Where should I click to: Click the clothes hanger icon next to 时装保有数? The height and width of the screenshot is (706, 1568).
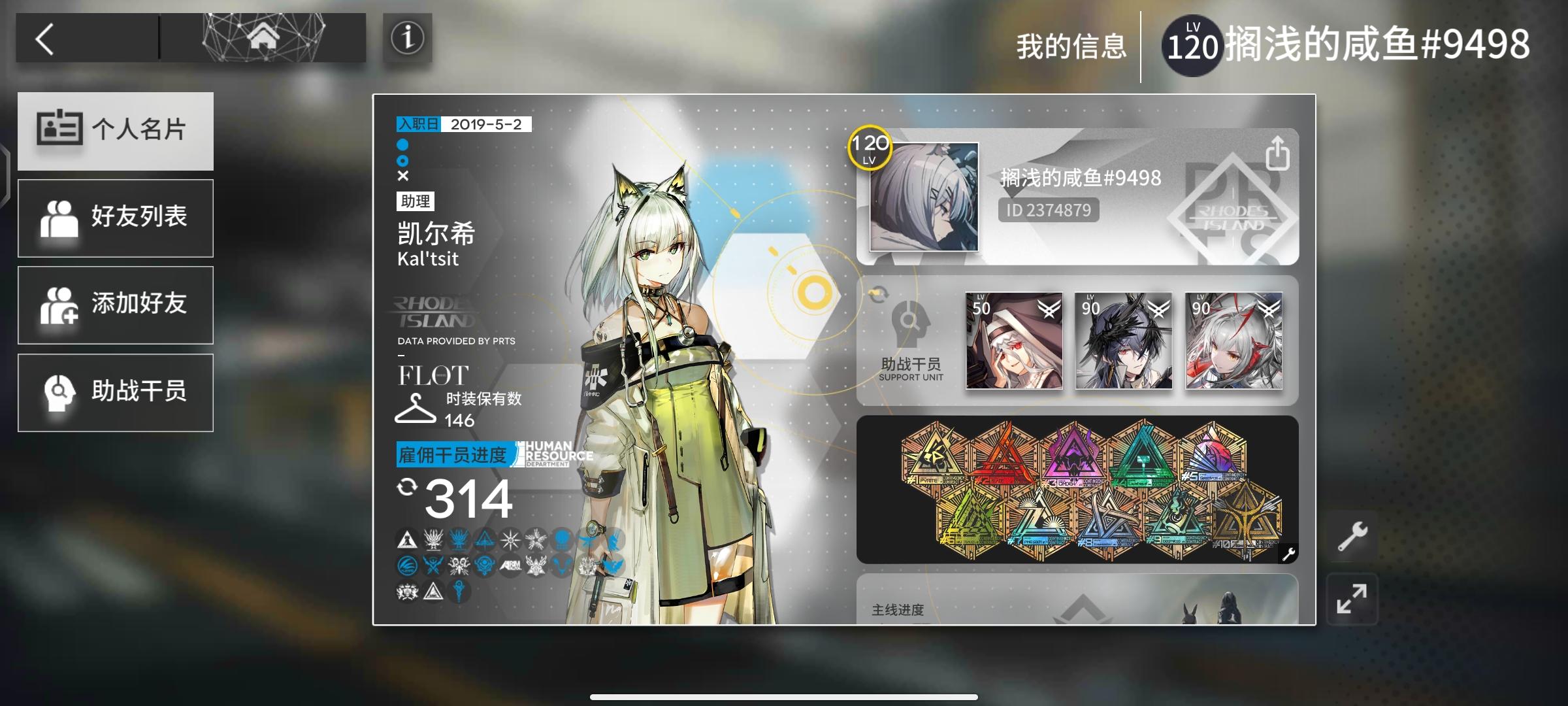[x=414, y=409]
